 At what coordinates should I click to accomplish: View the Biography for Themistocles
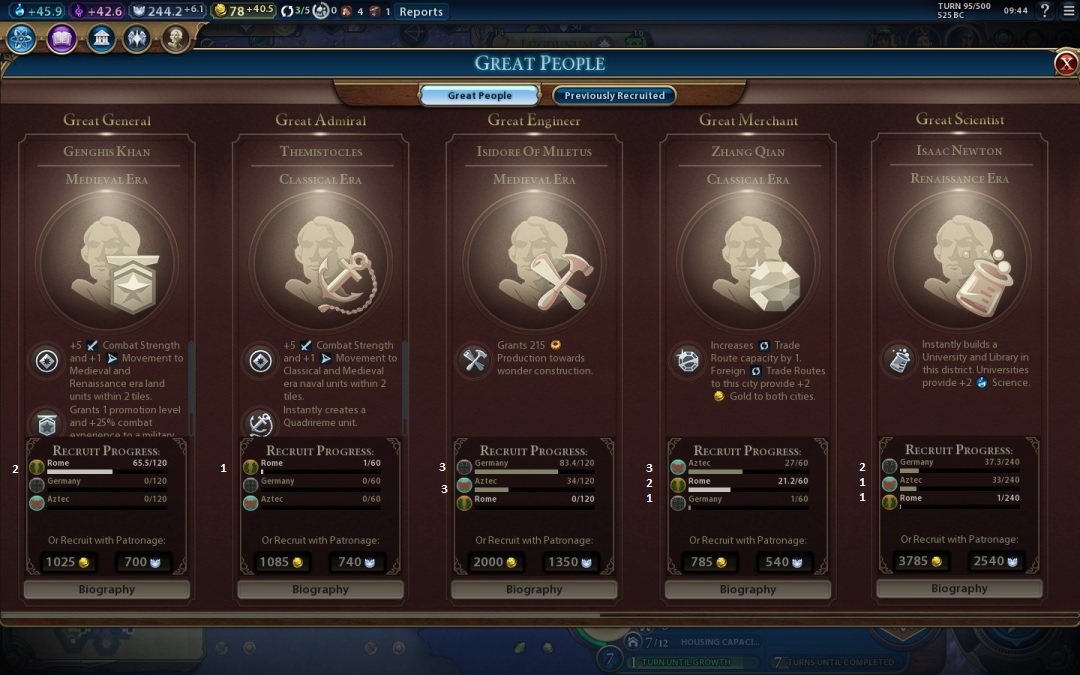320,590
